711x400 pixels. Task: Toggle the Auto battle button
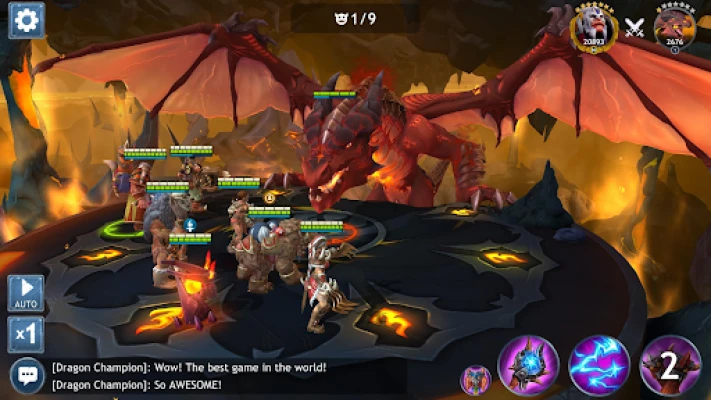[26, 293]
